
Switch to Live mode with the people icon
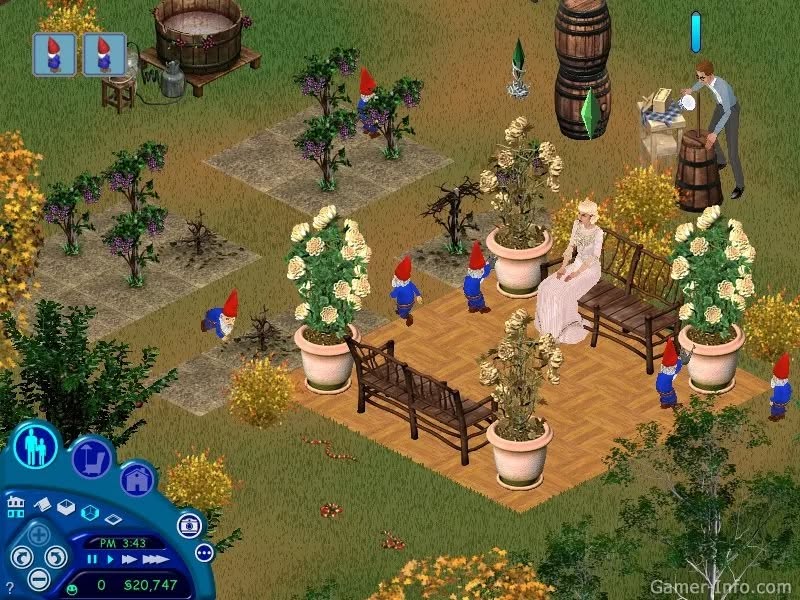click(37, 447)
